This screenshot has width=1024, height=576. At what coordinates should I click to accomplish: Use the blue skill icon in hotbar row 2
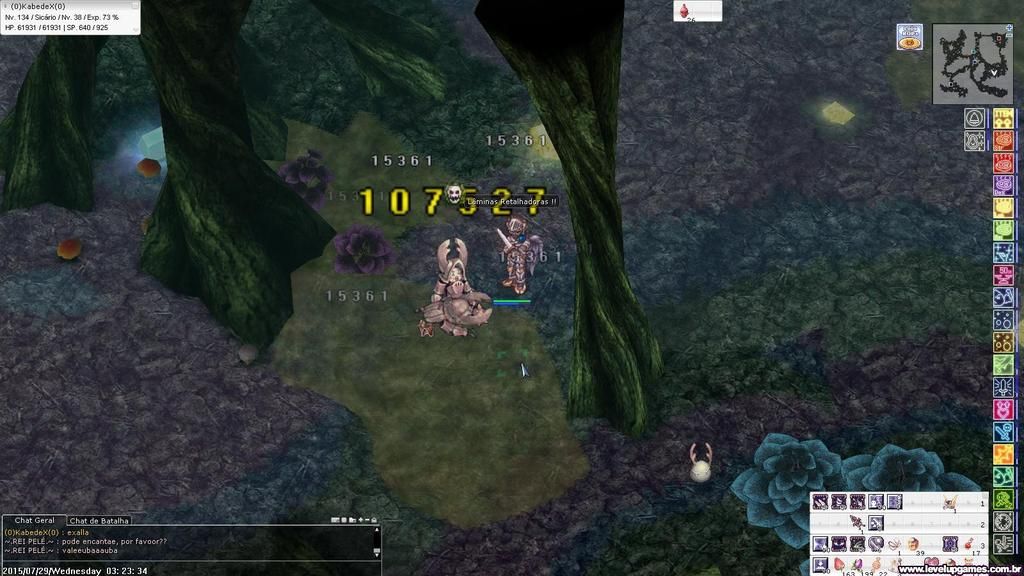[876, 522]
